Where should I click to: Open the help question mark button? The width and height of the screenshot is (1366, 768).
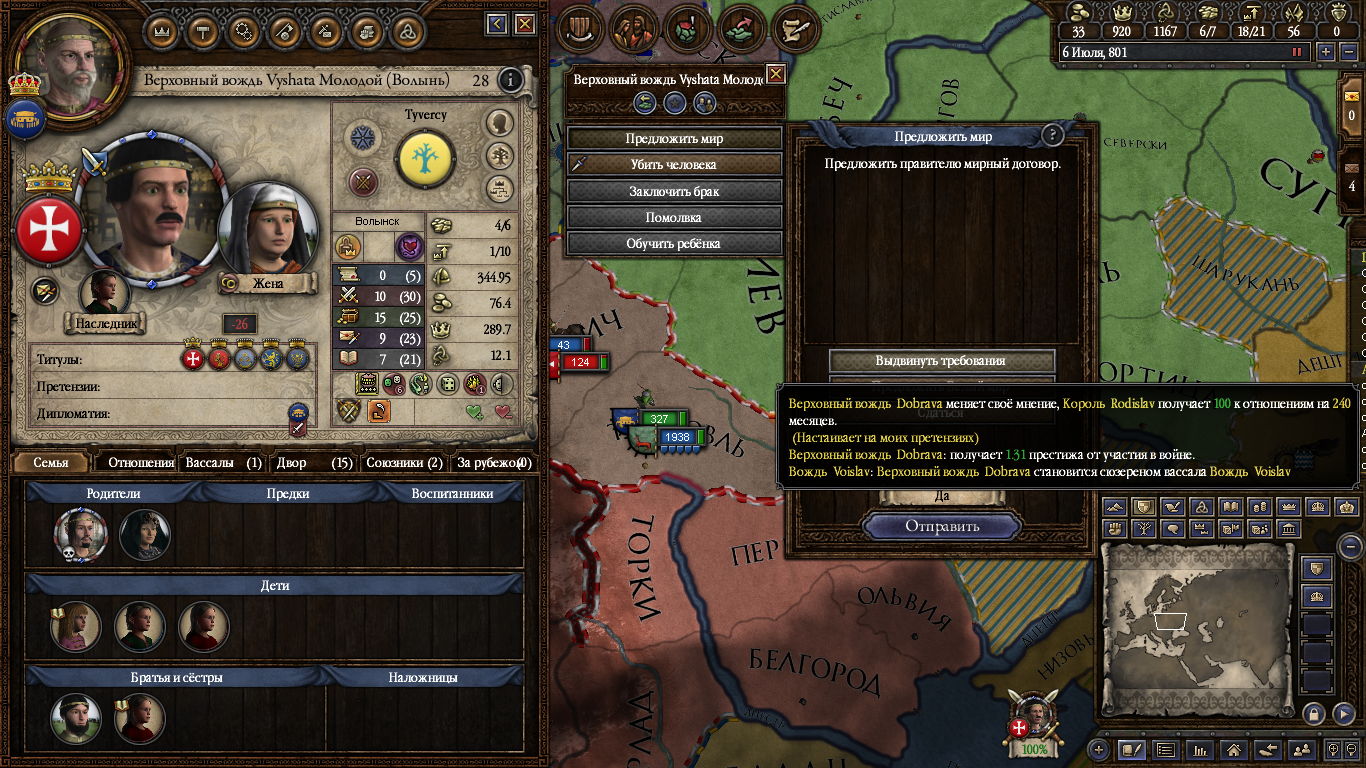point(1052,136)
